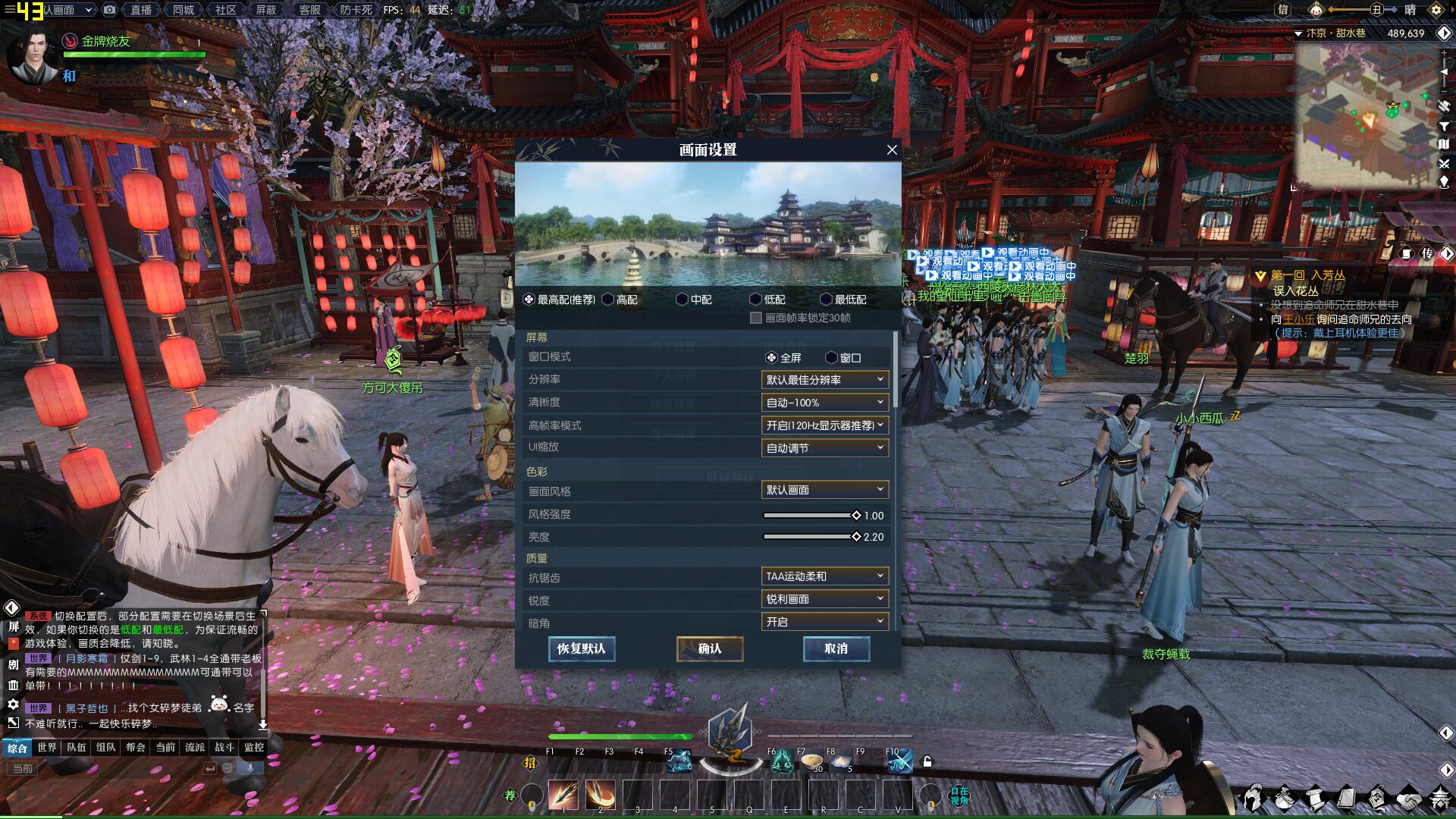Switch chat to the 世界 tab

47,748
